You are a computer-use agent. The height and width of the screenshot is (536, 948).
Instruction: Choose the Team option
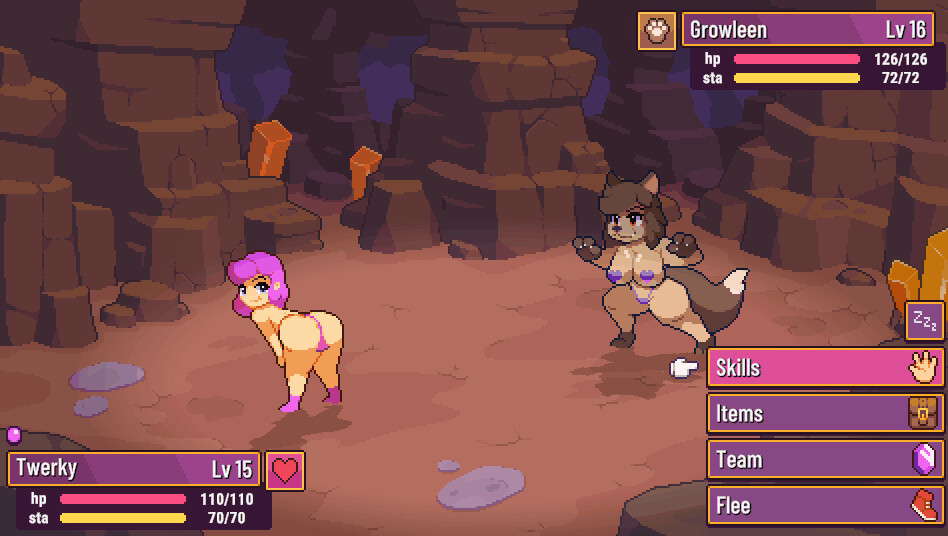[x=825, y=460]
